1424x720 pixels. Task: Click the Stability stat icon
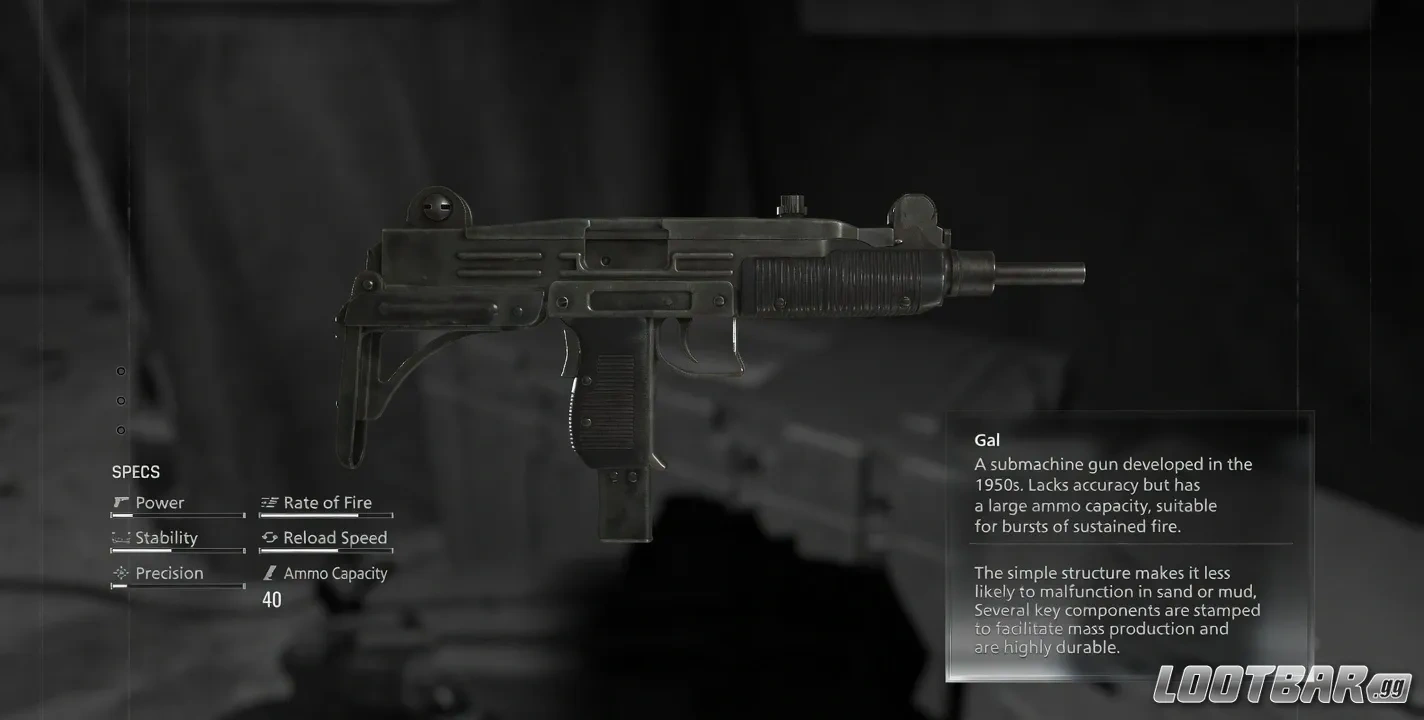pyautogui.click(x=120, y=537)
